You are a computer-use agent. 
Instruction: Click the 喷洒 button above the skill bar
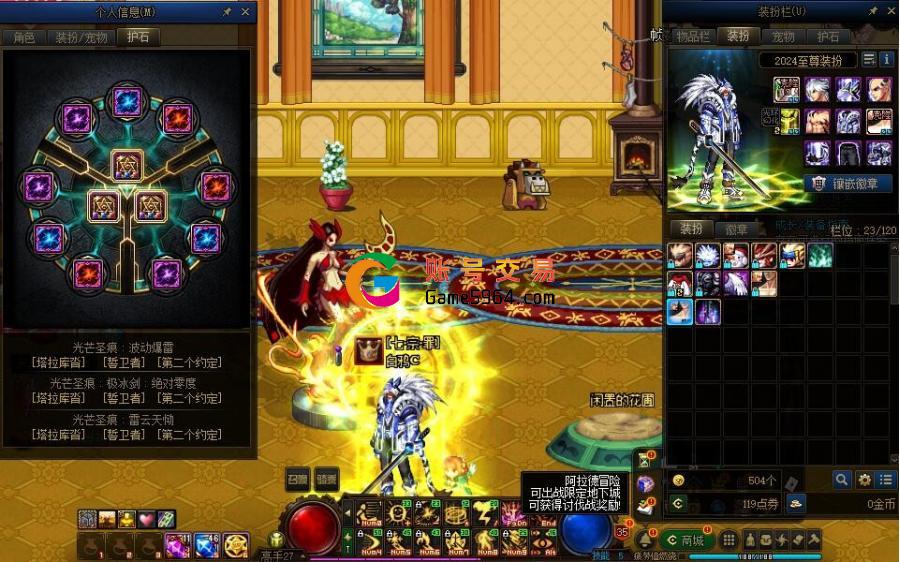(327, 478)
